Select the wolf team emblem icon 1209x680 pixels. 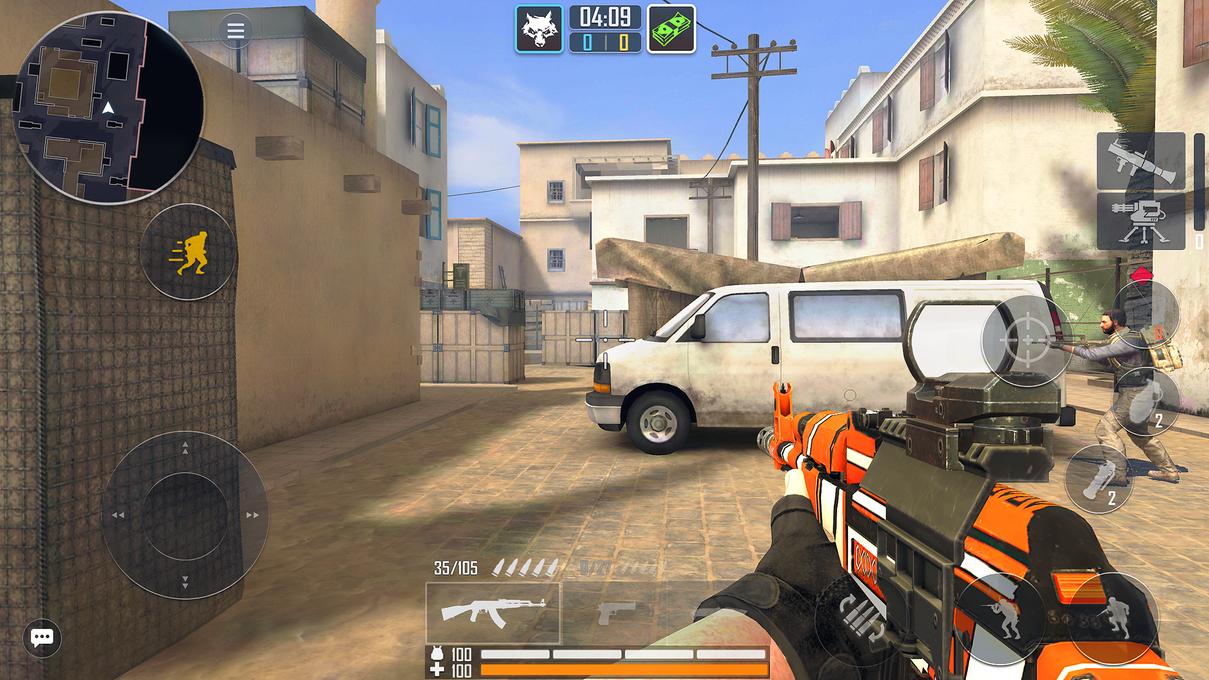pos(539,29)
